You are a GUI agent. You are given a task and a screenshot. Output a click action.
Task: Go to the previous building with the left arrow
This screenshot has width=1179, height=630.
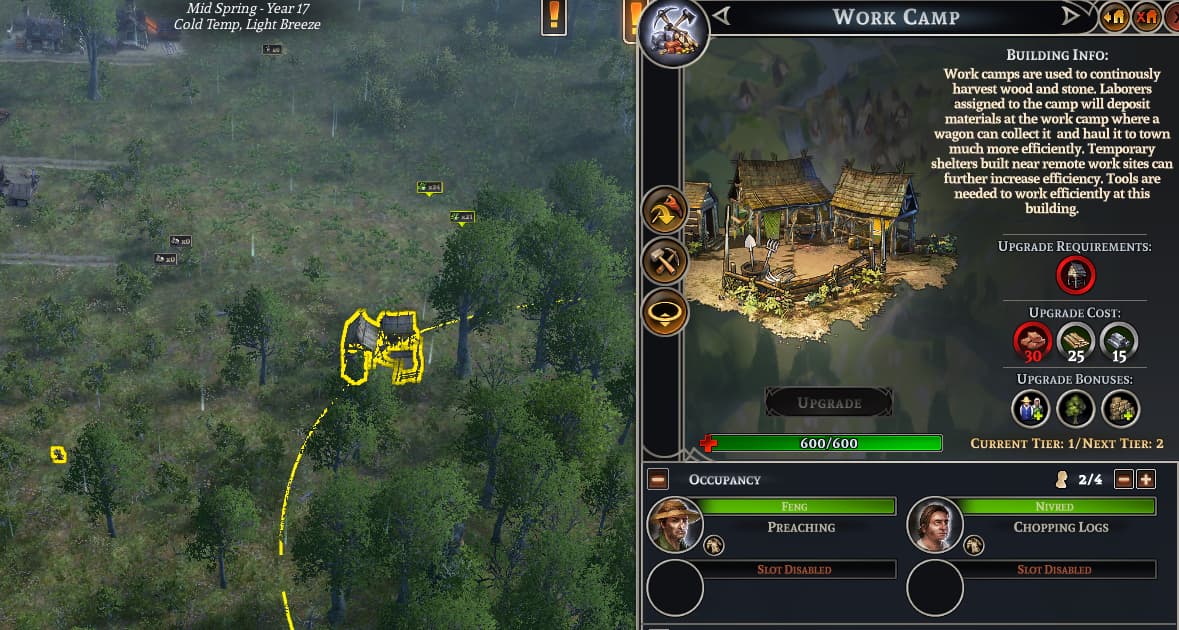click(722, 16)
